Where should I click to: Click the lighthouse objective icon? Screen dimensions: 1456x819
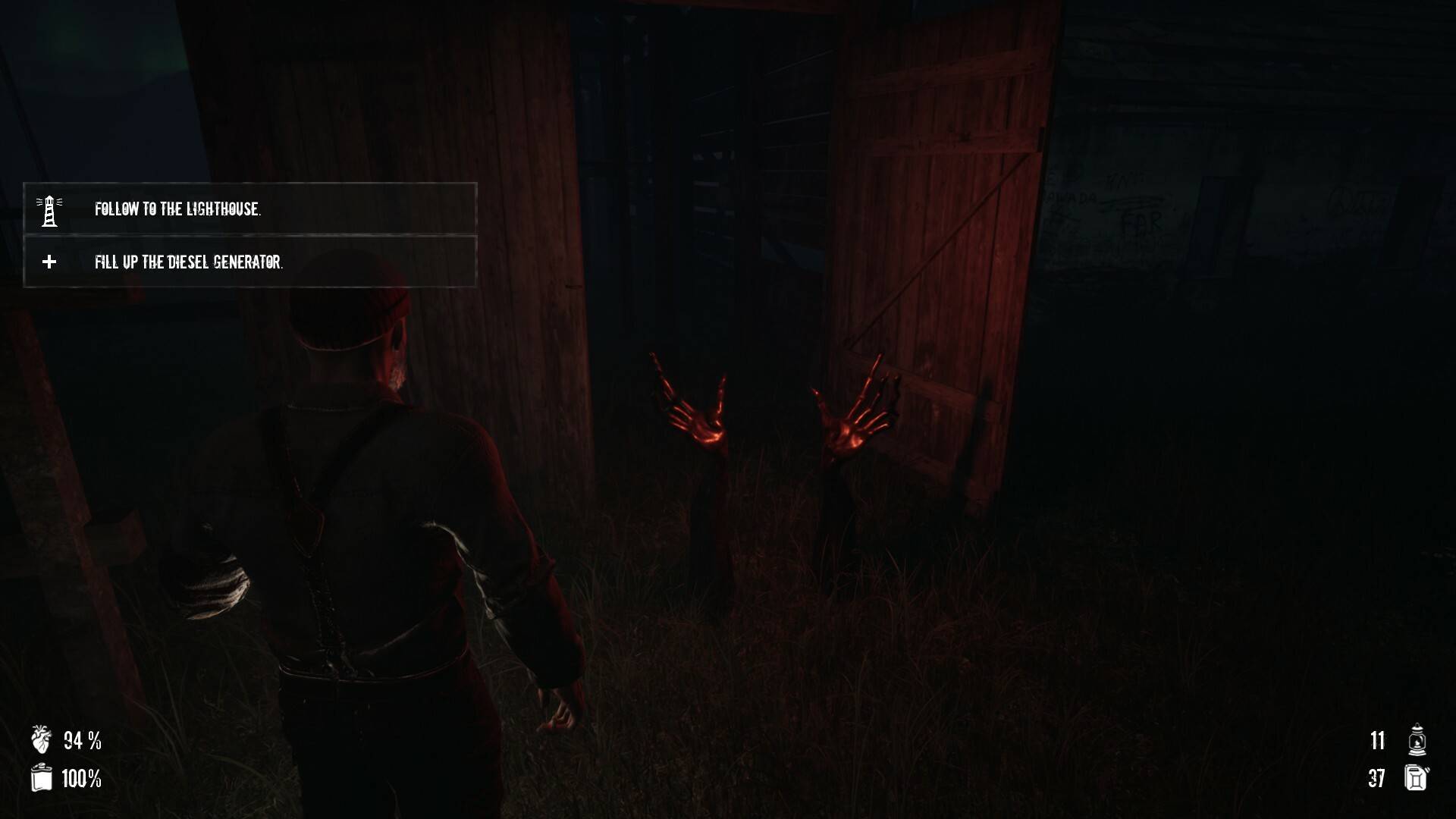pos(49,210)
